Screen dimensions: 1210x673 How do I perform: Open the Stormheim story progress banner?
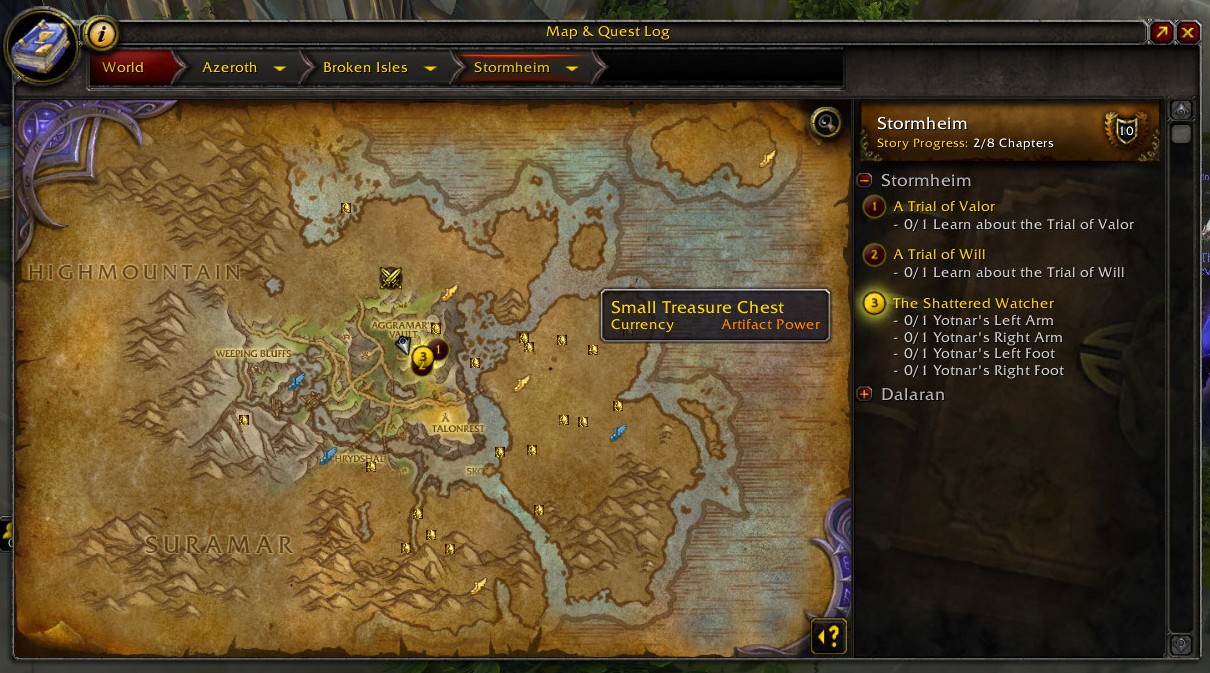pos(1009,131)
